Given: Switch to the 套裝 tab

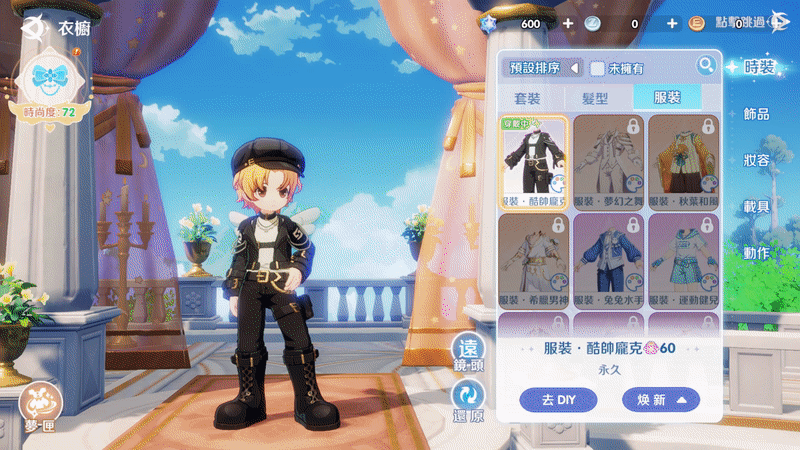Looking at the screenshot, I should [x=528, y=98].
